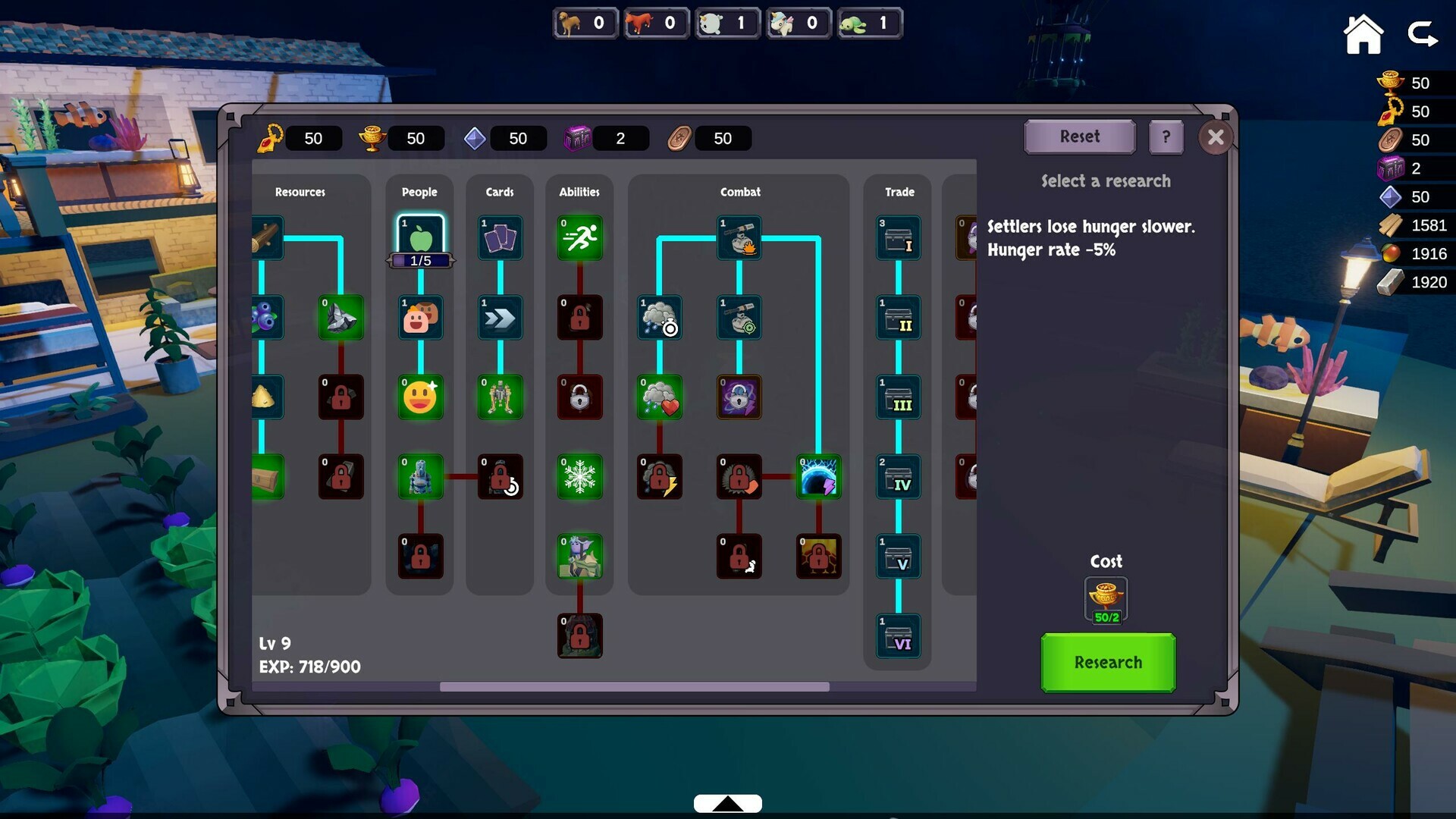The width and height of the screenshot is (1456, 819).
Task: Select the satellite research node in Combat
Action: click(739, 237)
